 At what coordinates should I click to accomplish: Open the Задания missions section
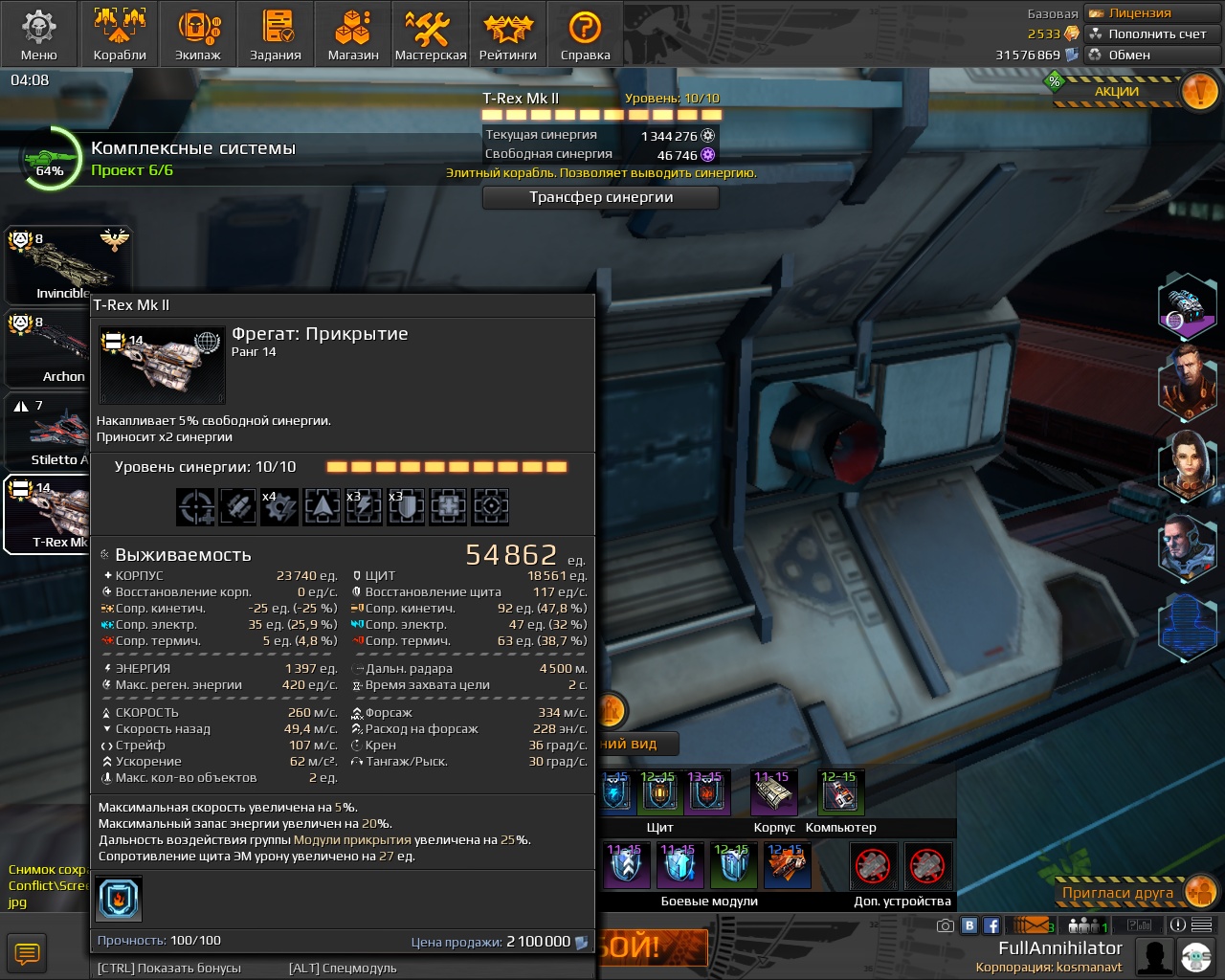[x=276, y=34]
